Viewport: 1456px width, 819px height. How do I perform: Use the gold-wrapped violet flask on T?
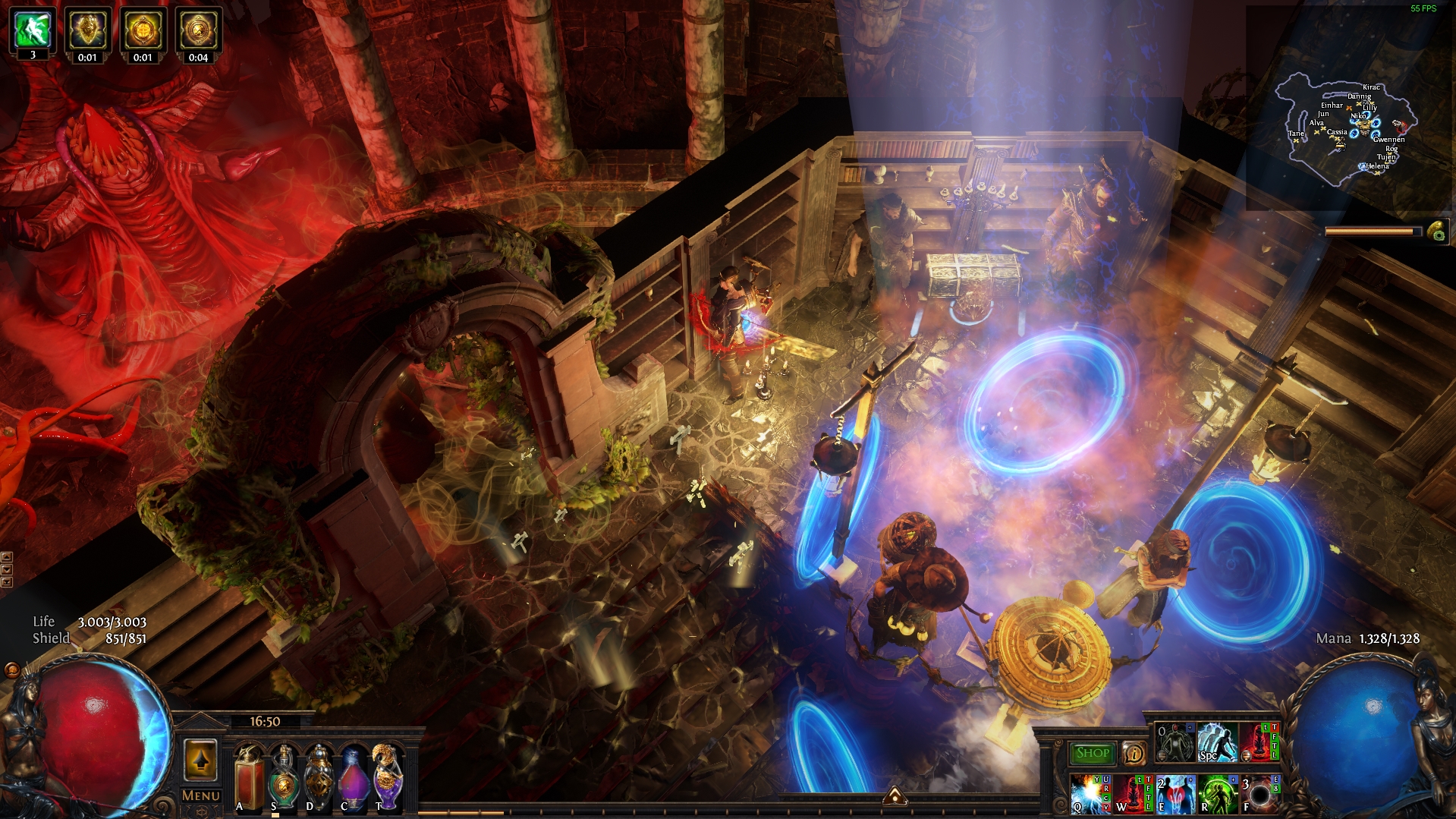point(388,778)
